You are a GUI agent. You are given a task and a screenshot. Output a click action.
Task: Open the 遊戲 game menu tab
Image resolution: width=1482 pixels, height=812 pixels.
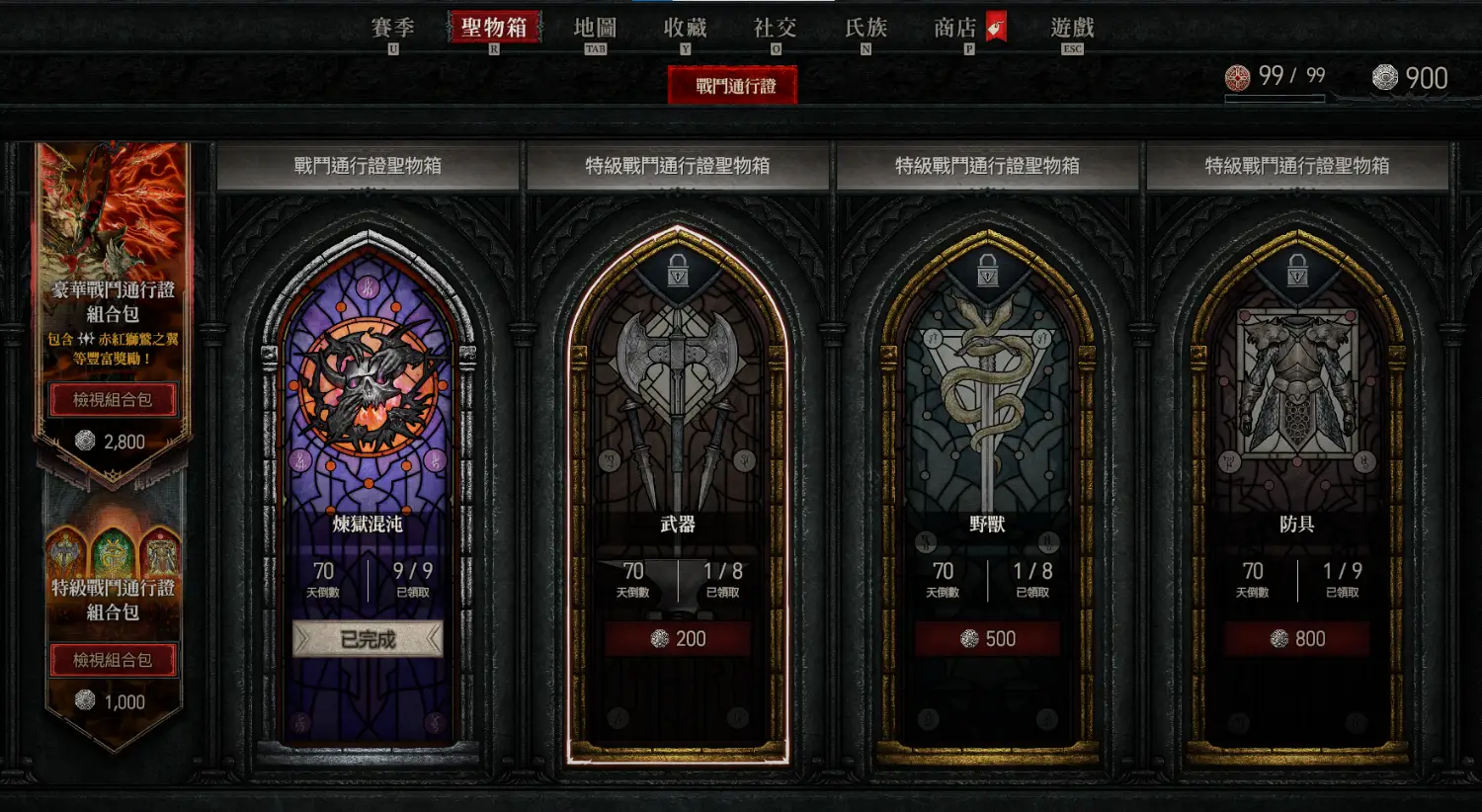point(1072,28)
